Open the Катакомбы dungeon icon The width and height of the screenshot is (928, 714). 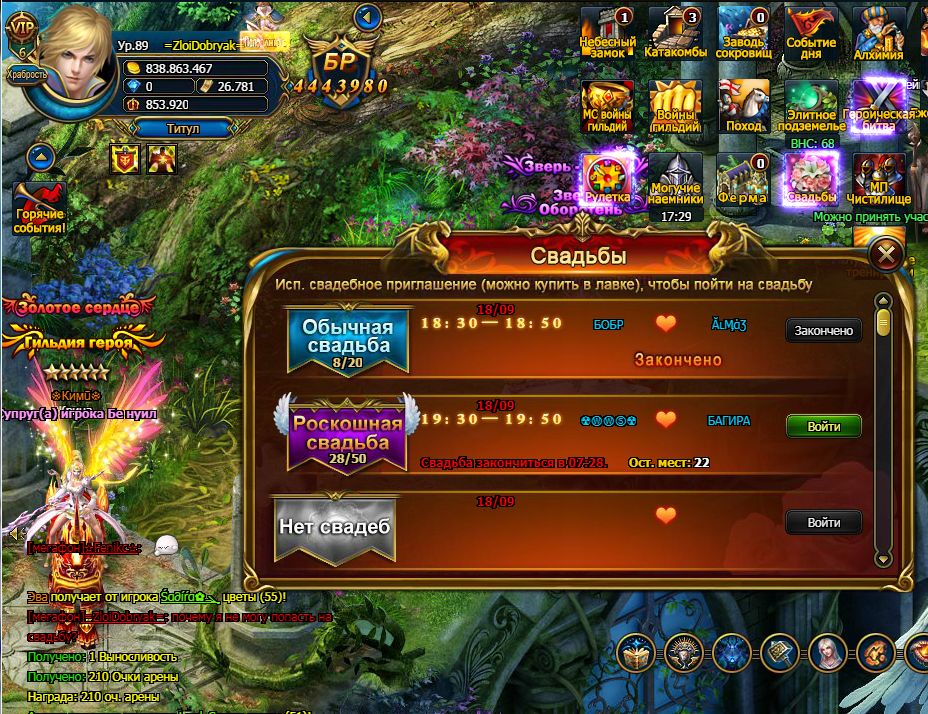point(676,33)
